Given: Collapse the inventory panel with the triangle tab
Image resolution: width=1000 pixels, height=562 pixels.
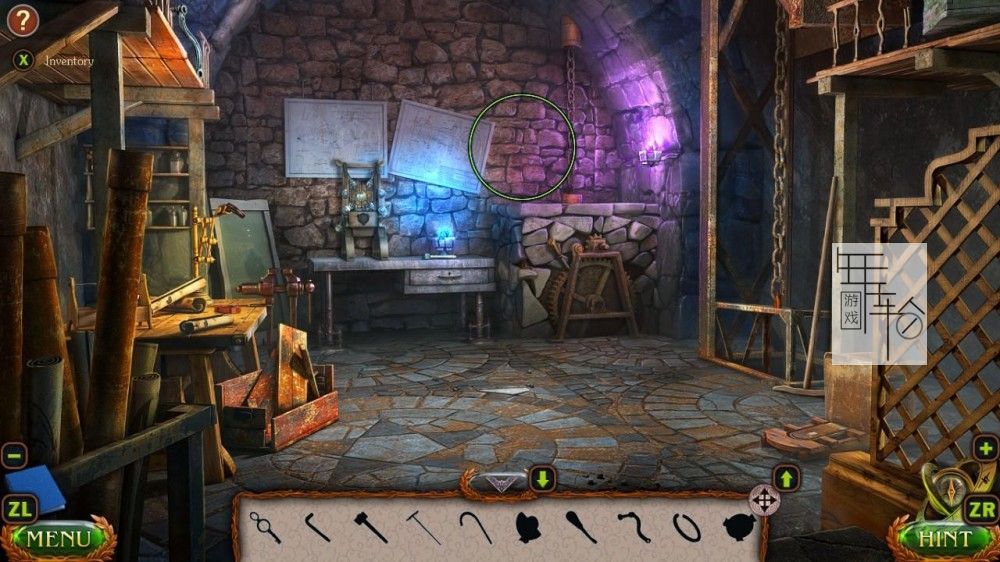Looking at the screenshot, I should [500, 482].
